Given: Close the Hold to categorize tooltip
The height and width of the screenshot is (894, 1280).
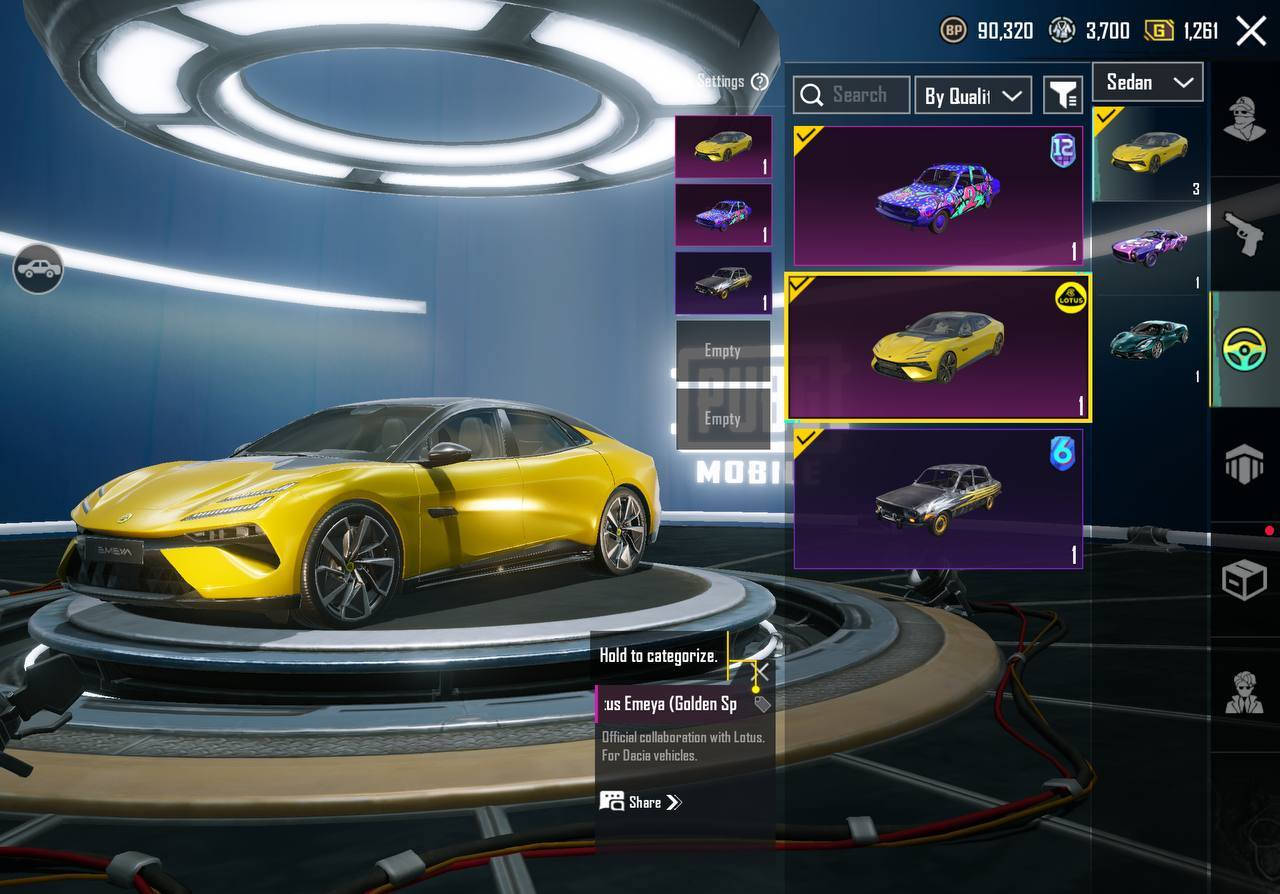Looking at the screenshot, I should pos(762,671).
